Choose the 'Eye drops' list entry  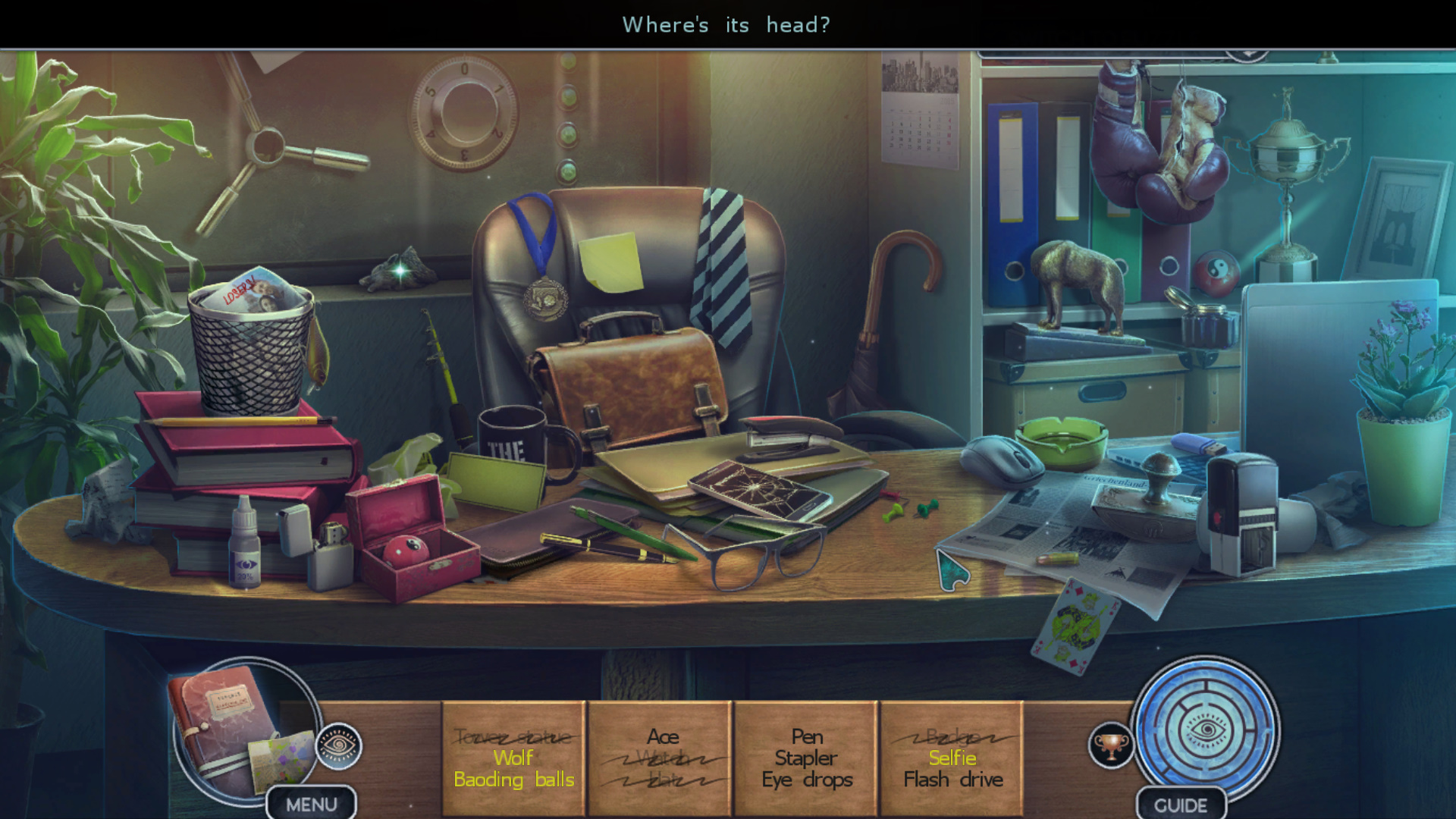click(x=807, y=780)
